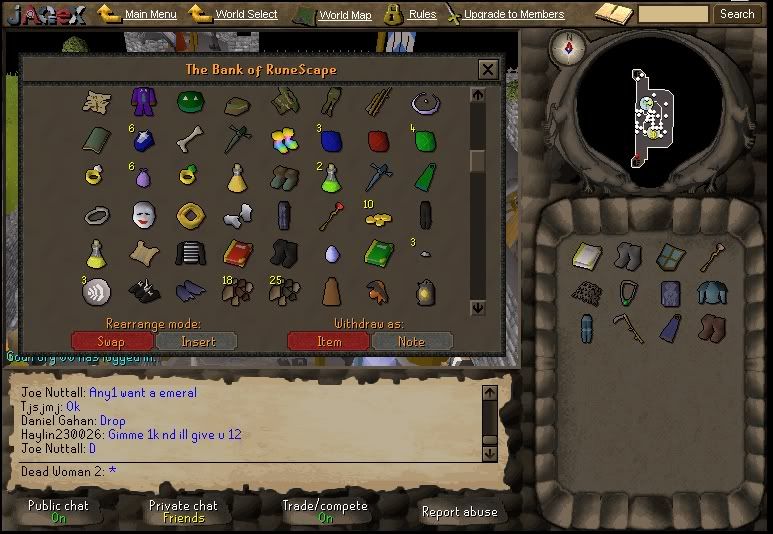Click on the circular minimap

click(x=647, y=113)
